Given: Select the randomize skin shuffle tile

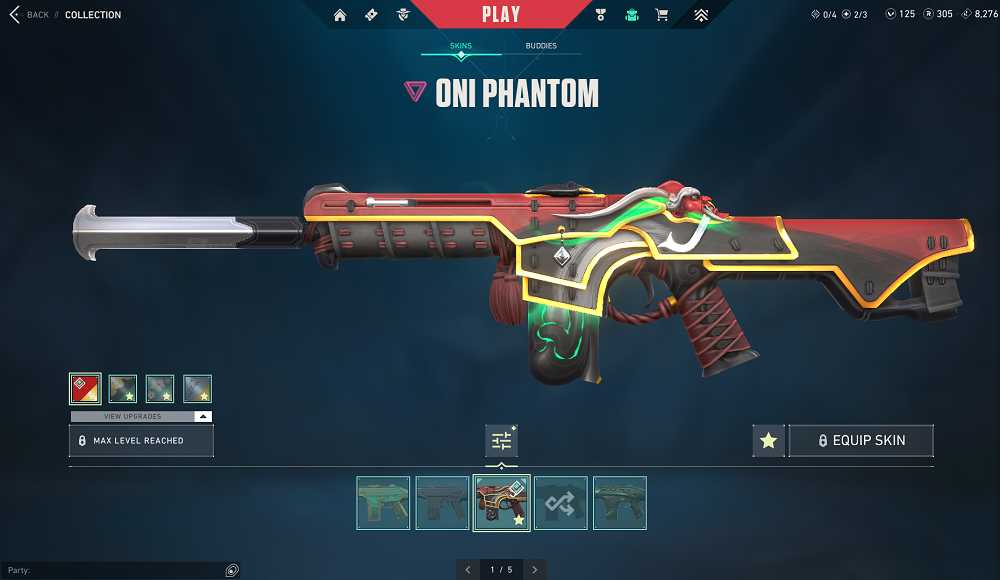Looking at the screenshot, I should click(x=560, y=502).
